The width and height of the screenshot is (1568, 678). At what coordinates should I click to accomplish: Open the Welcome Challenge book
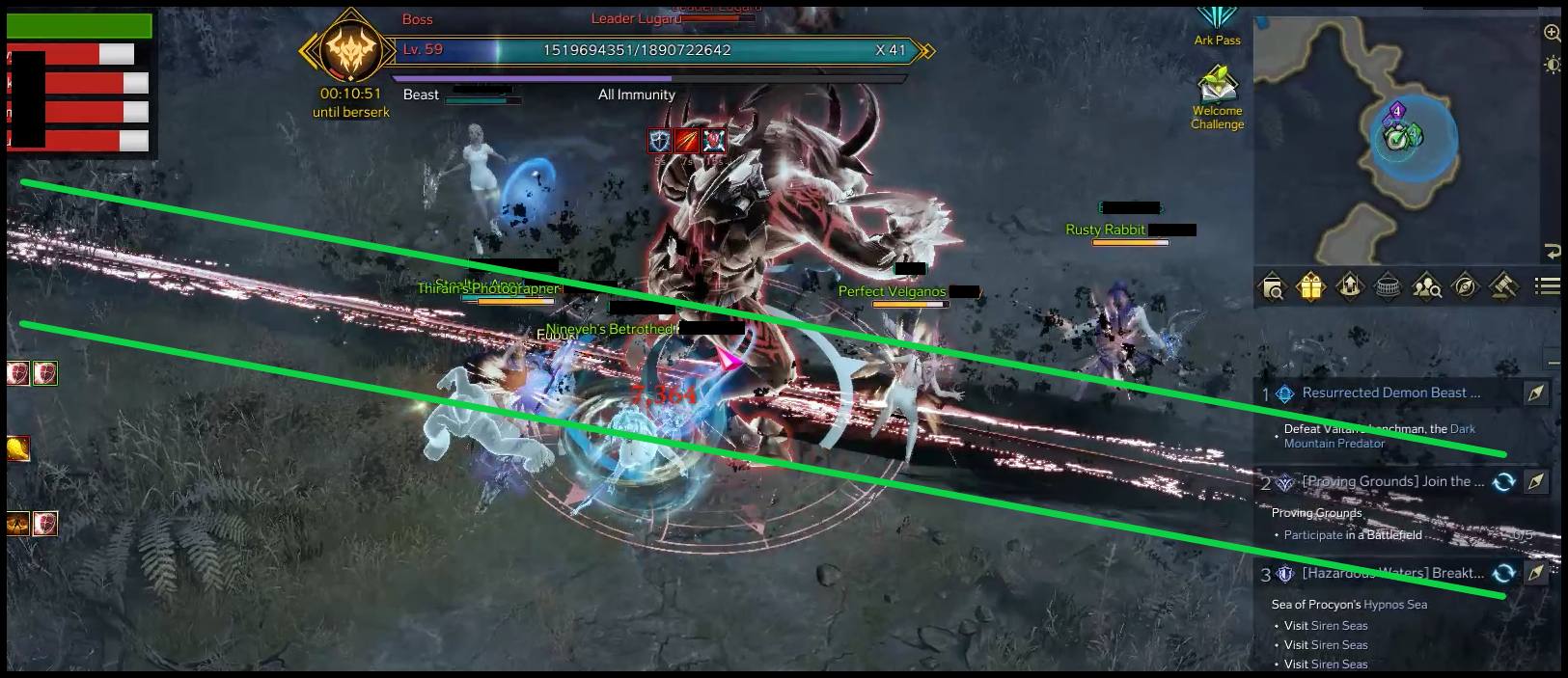(1217, 87)
